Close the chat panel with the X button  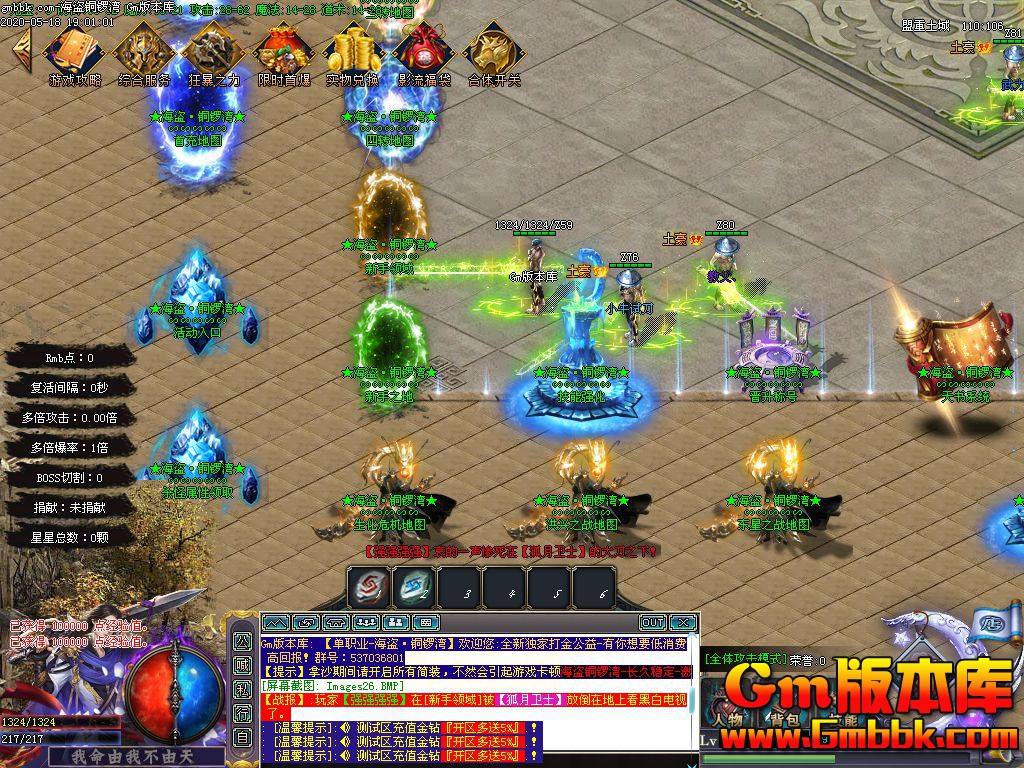(x=682, y=623)
